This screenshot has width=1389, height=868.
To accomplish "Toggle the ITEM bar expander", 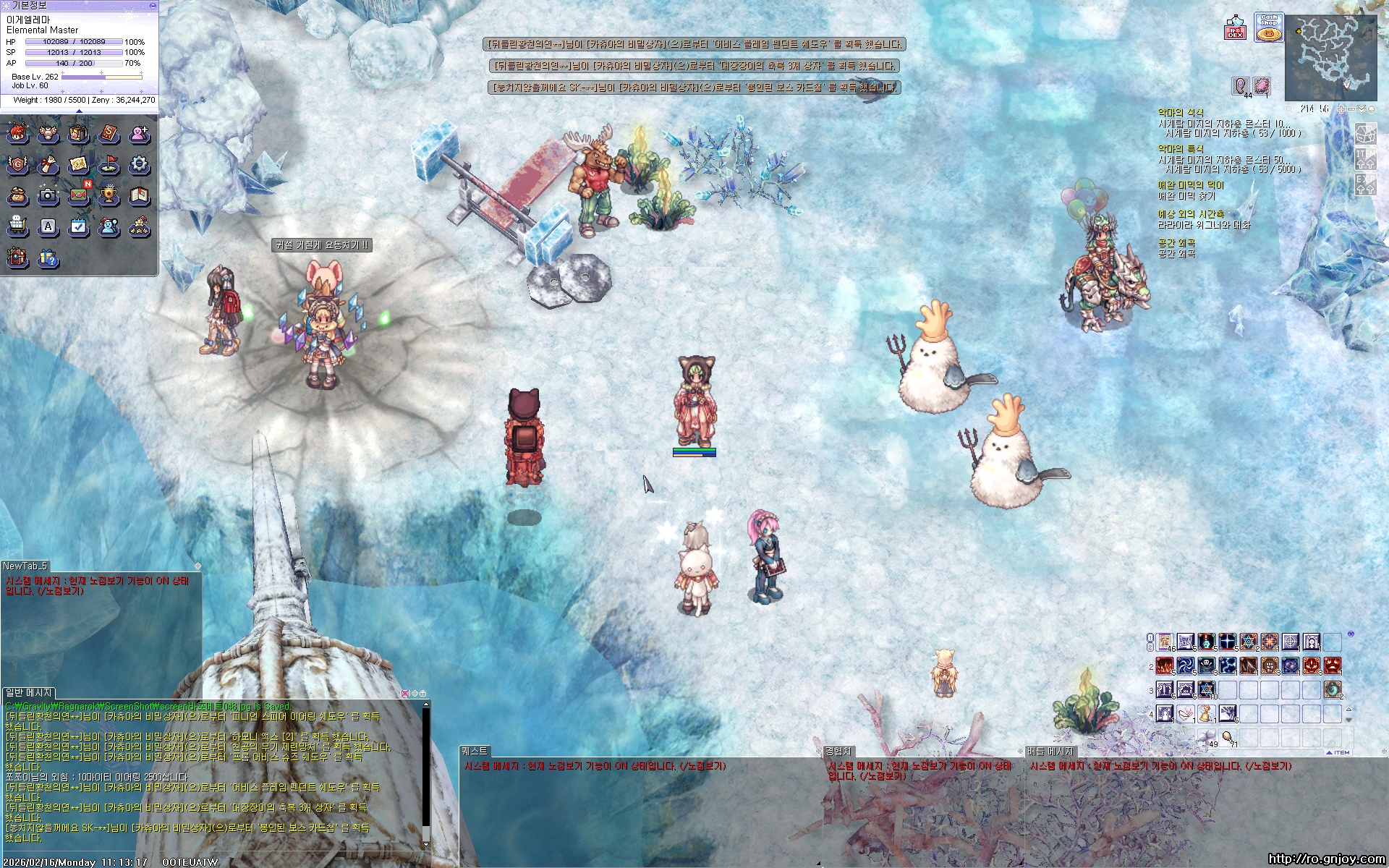I will pos(1338,752).
